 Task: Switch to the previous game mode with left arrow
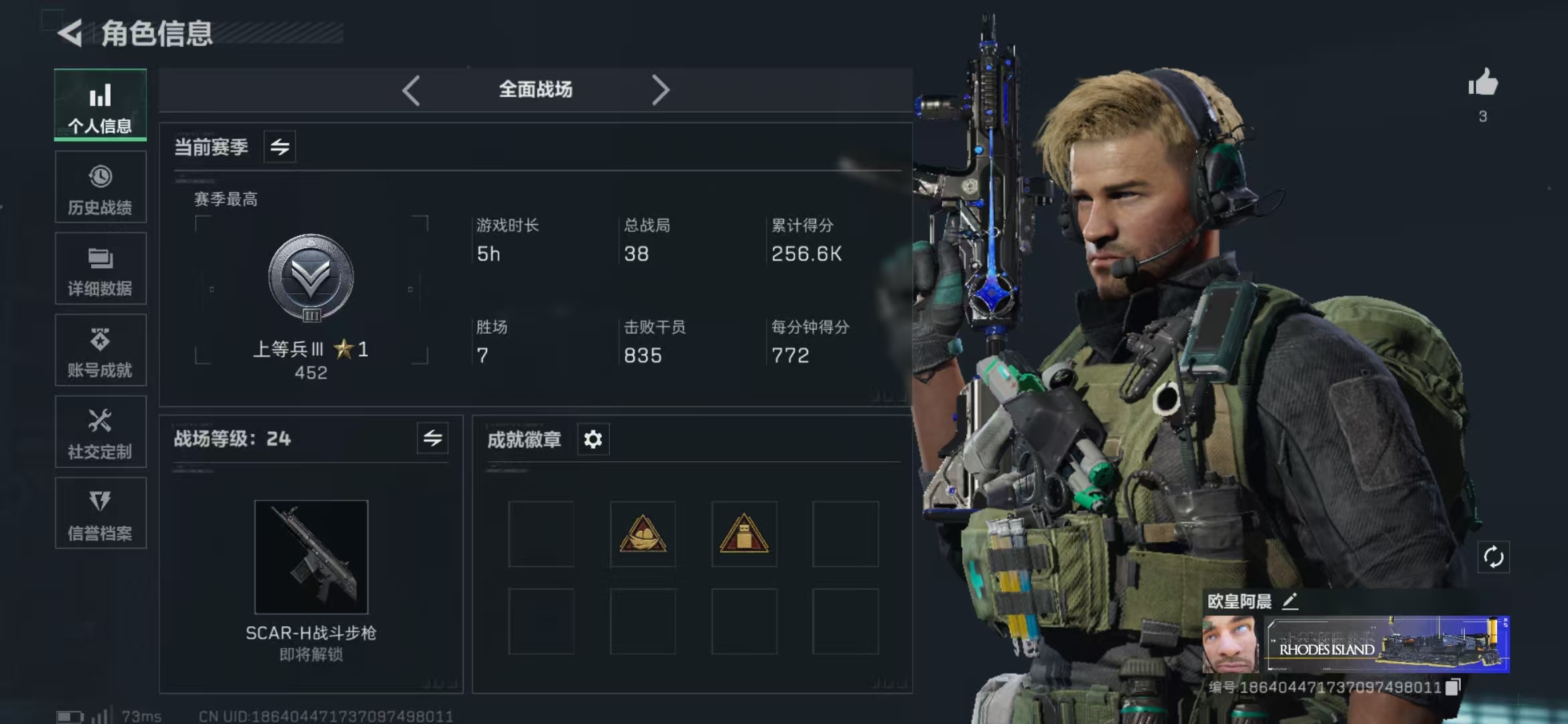[411, 90]
